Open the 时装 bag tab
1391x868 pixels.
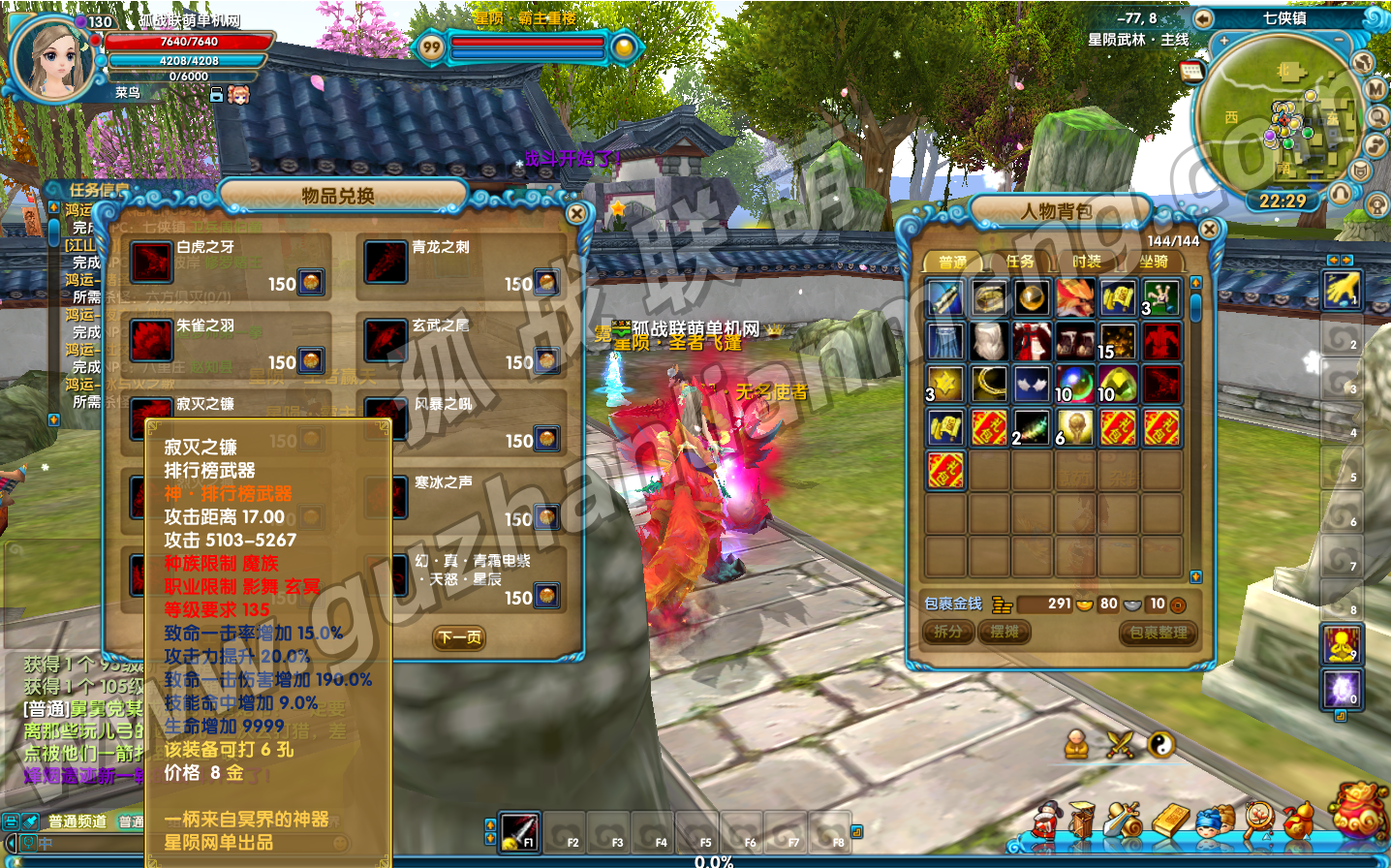(1086, 262)
